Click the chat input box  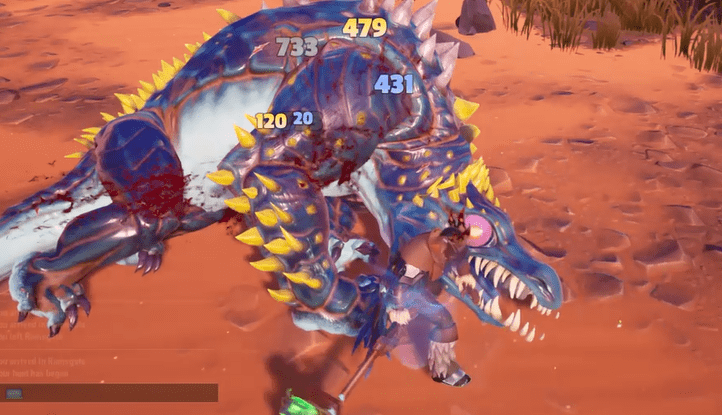coord(110,393)
